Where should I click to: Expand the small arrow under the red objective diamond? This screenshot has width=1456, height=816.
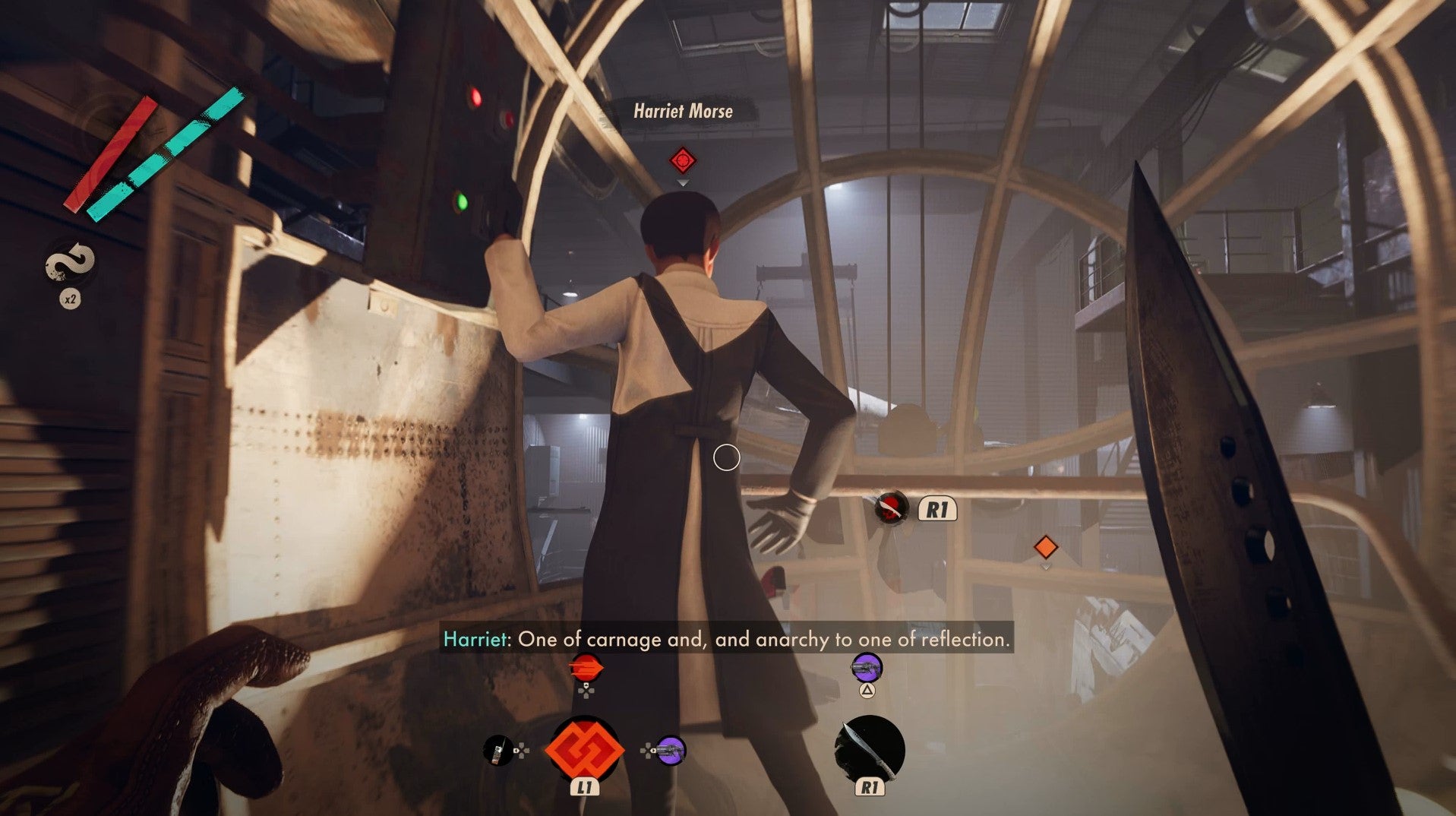(x=681, y=182)
